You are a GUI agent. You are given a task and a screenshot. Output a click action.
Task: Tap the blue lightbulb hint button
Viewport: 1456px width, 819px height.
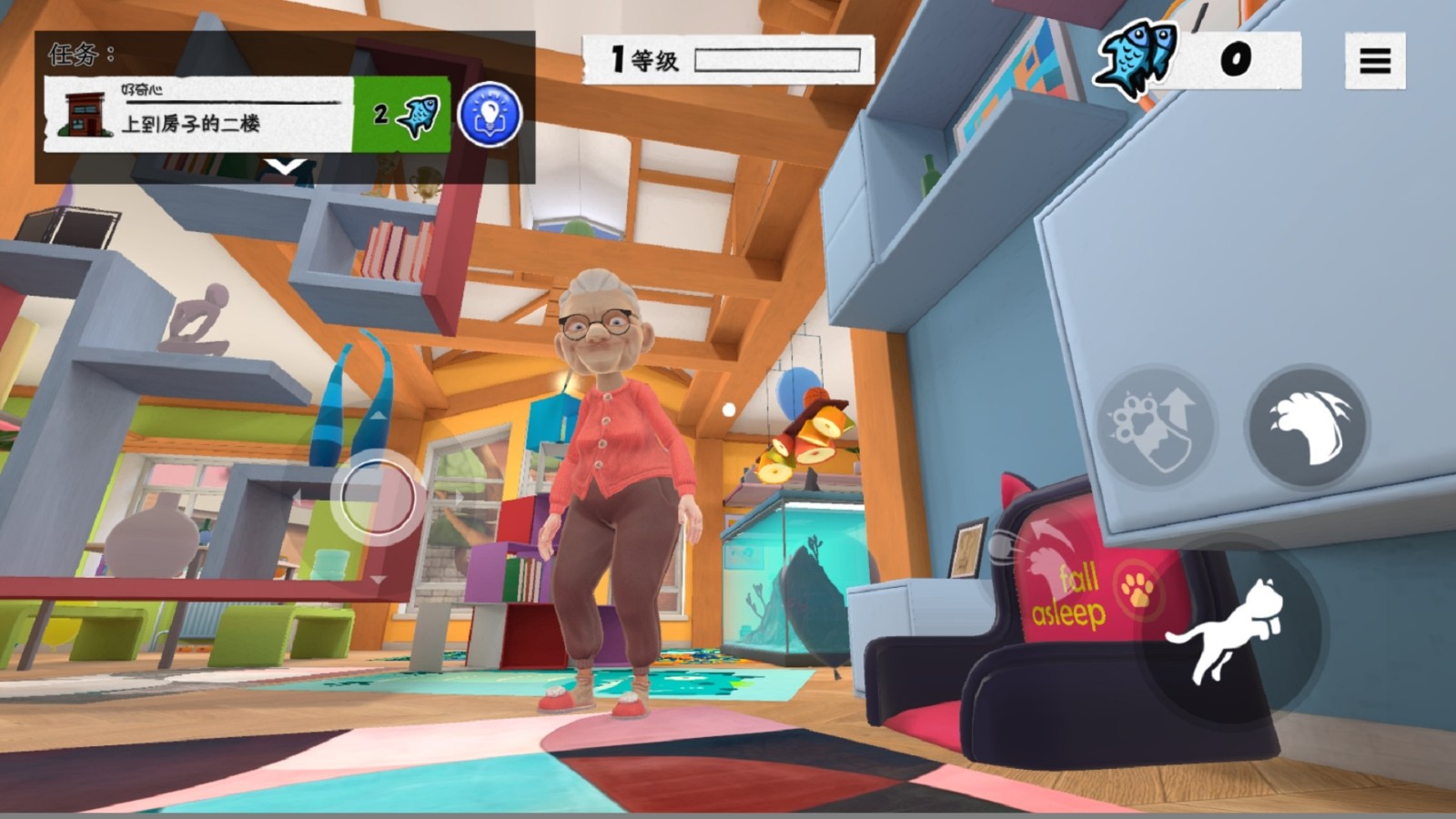click(490, 115)
